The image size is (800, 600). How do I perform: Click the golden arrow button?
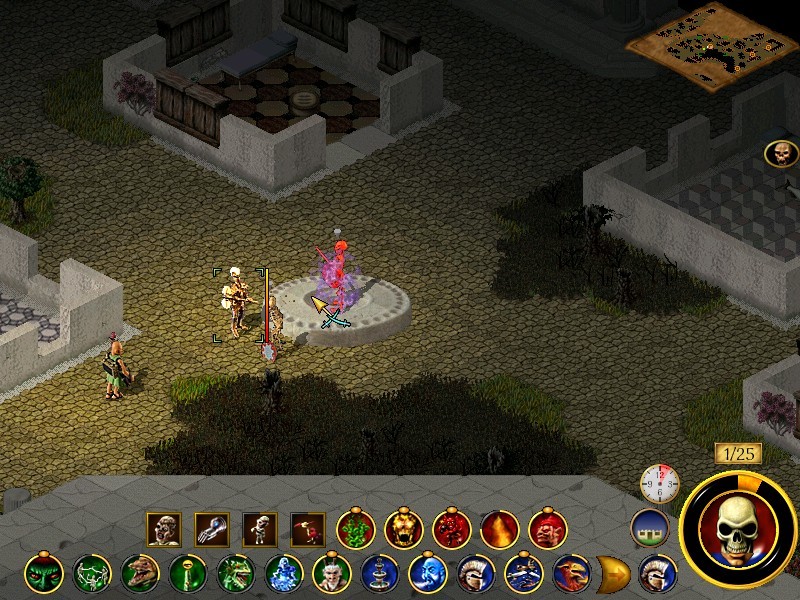[610, 574]
